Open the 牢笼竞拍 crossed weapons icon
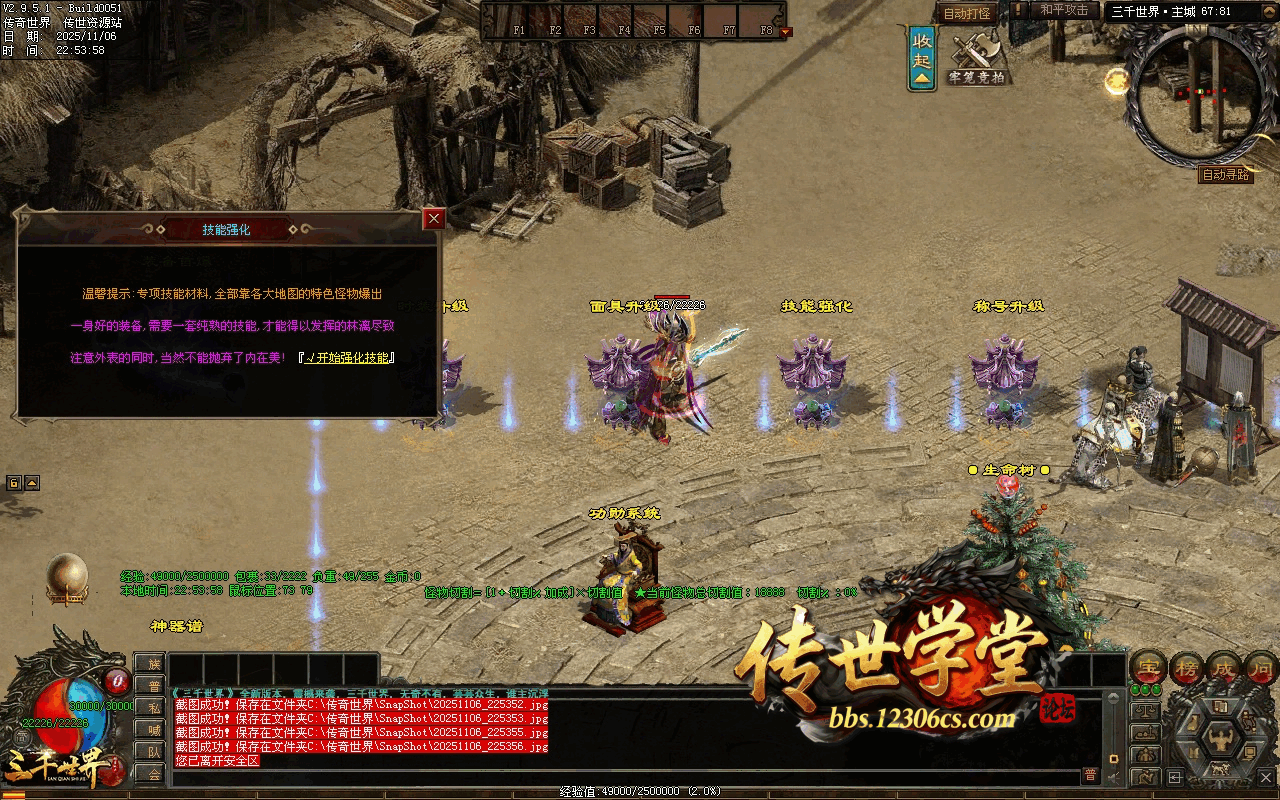The image size is (1280, 800). pyautogui.click(x=976, y=58)
